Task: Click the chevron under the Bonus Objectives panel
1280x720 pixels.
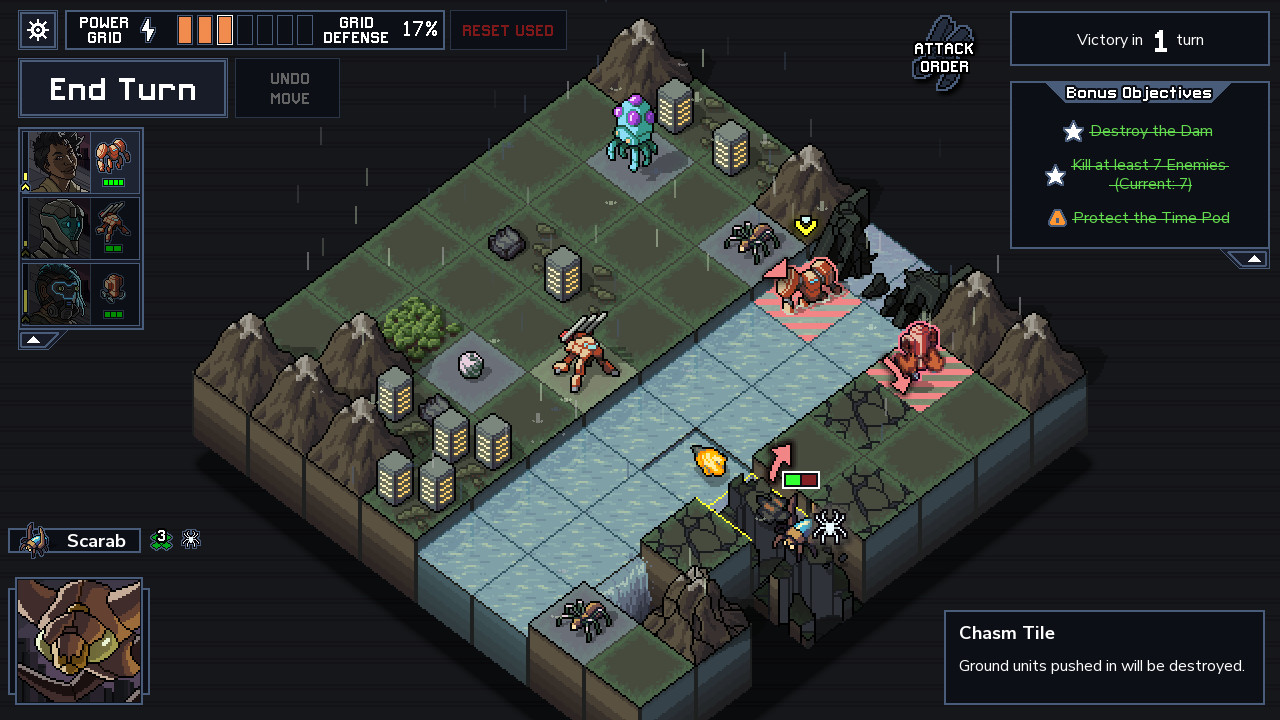Action: 1253,258
